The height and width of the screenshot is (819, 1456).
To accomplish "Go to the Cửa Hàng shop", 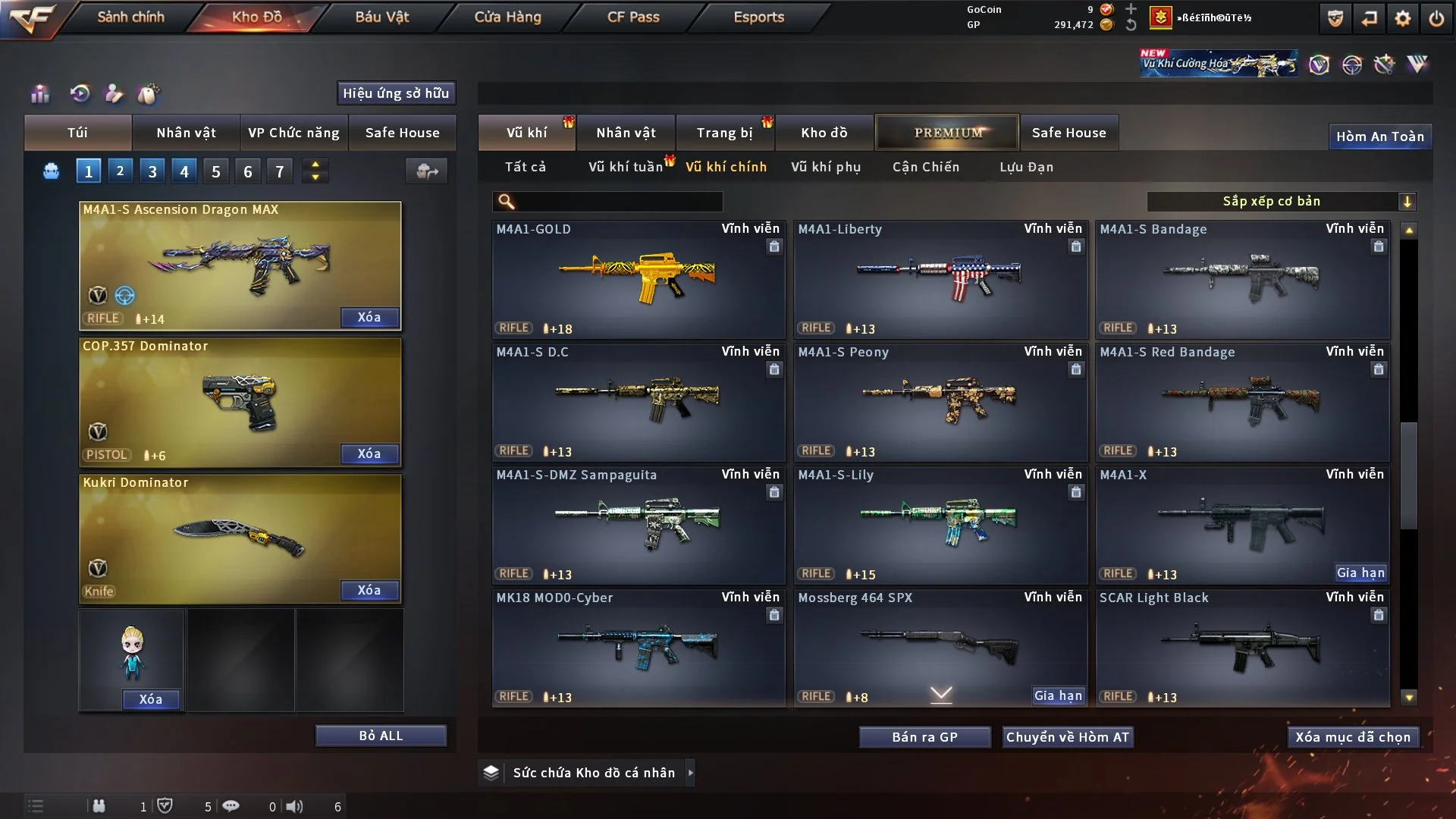I will click(507, 17).
